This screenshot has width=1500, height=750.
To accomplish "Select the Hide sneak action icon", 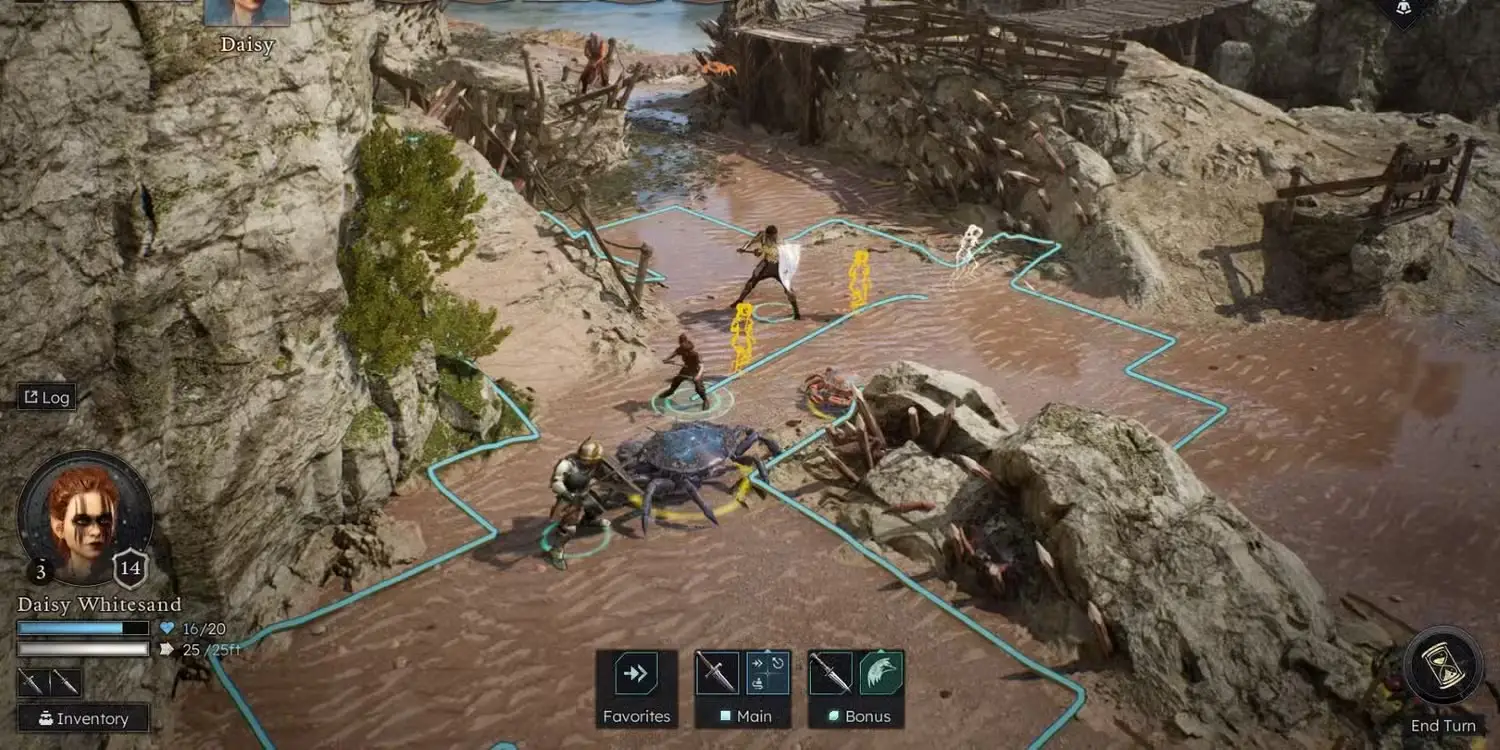I will point(758,683).
